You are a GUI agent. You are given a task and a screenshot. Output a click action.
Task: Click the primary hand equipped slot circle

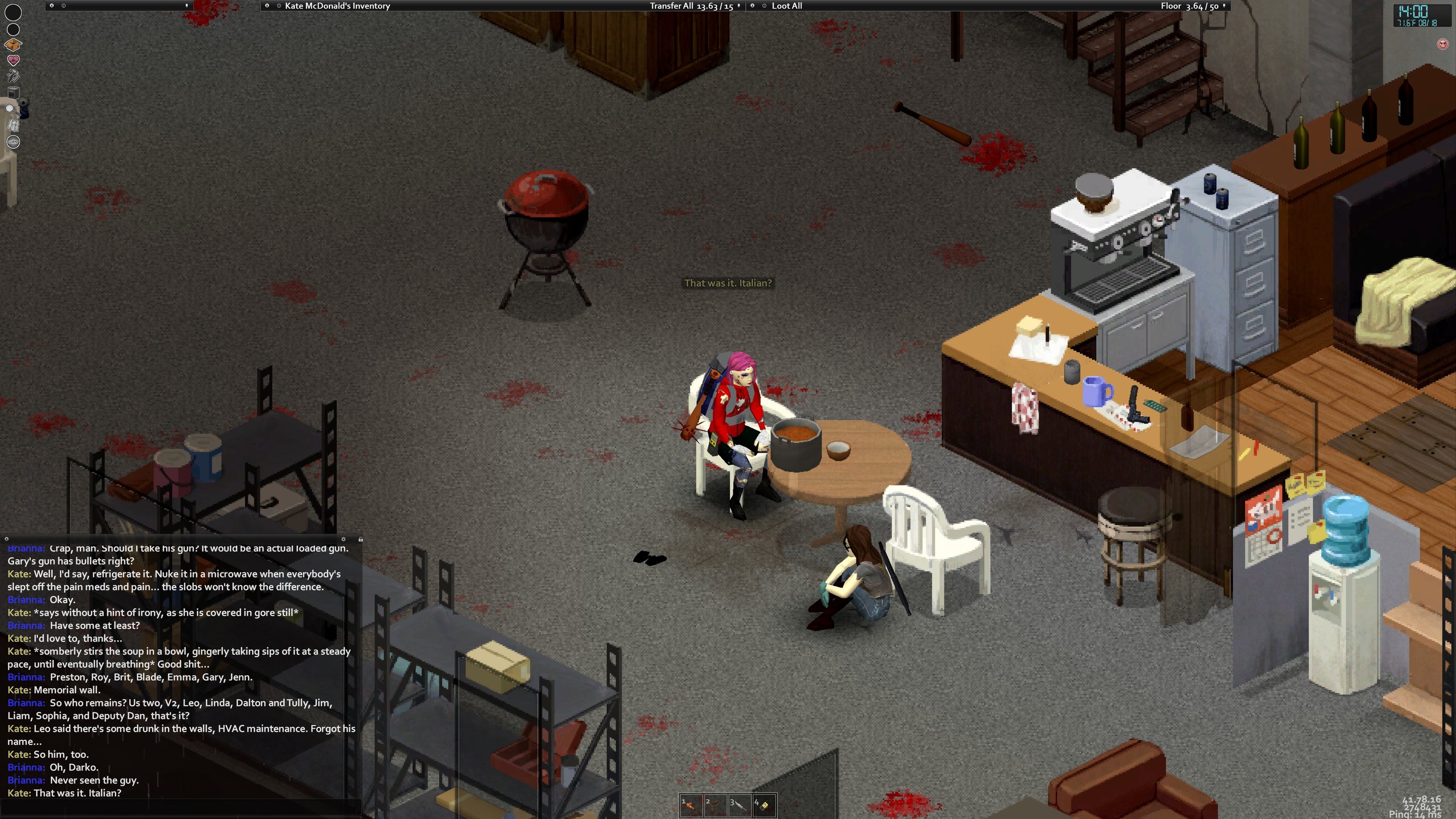pos(13,12)
